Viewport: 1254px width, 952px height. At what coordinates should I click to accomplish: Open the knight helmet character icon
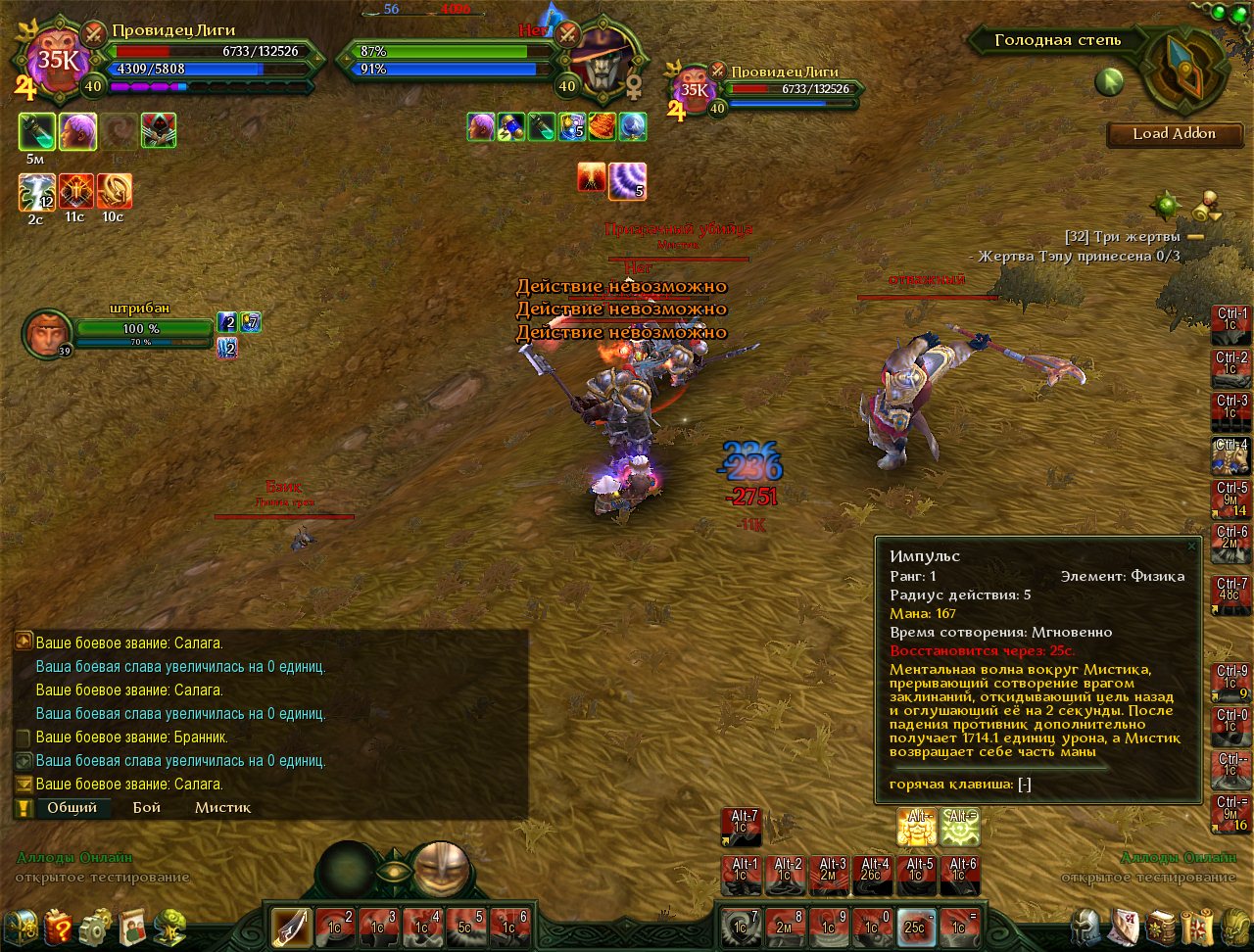1085,926
